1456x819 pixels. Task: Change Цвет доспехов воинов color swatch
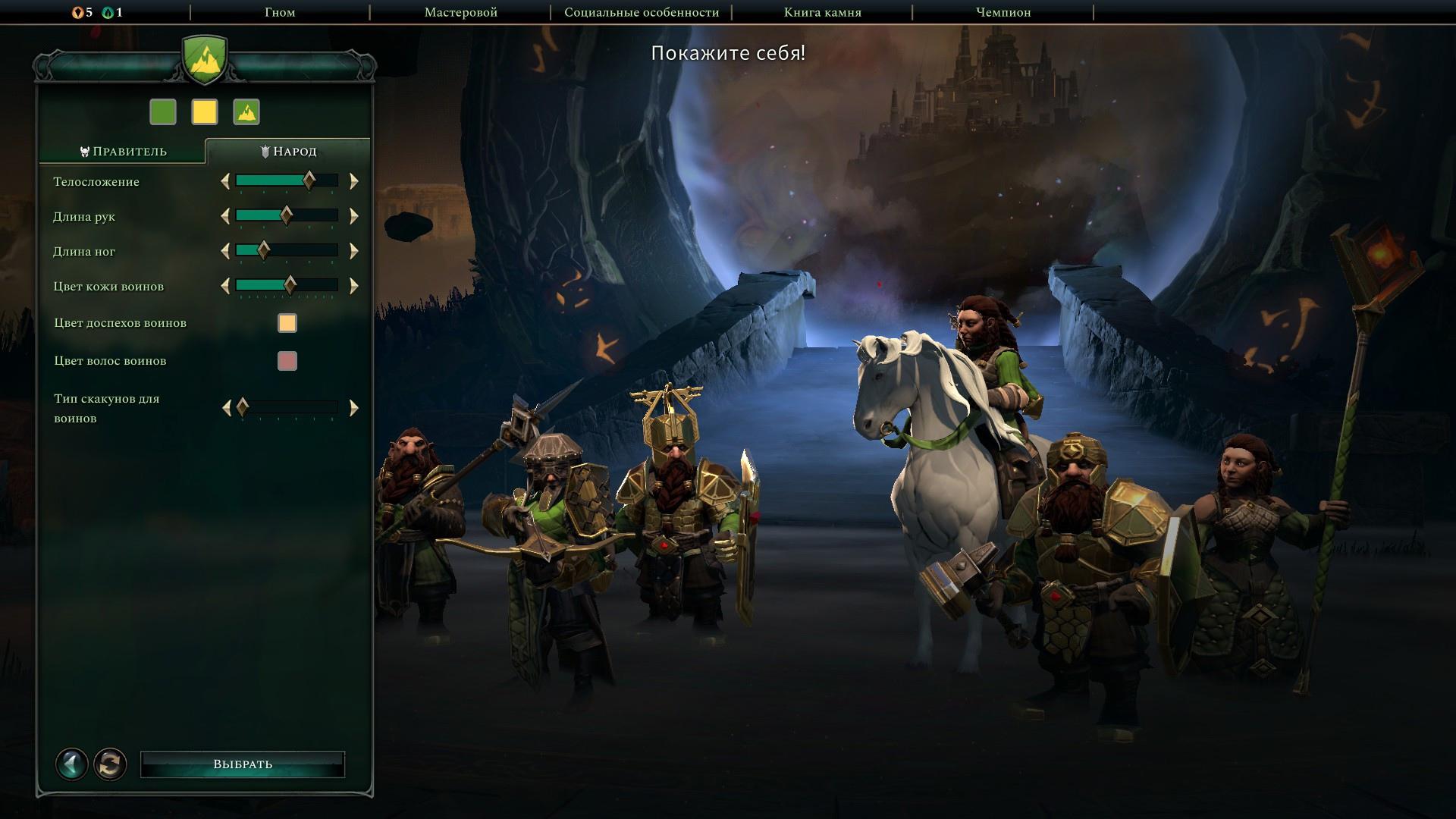287,323
